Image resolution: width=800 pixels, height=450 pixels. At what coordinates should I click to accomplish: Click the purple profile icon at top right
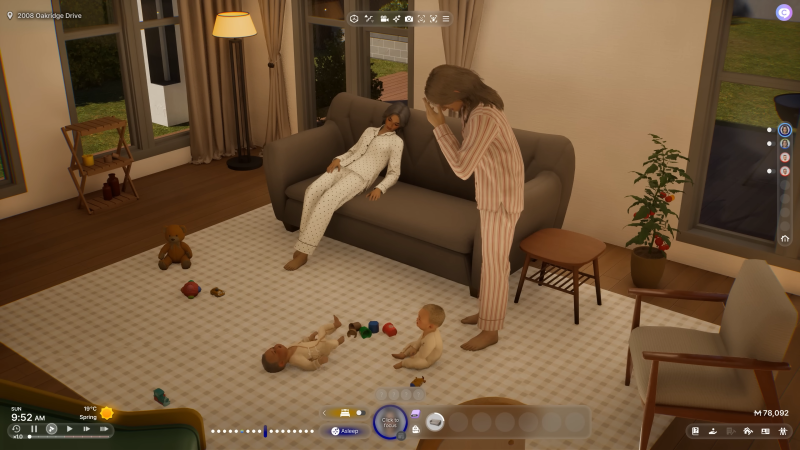(x=784, y=12)
